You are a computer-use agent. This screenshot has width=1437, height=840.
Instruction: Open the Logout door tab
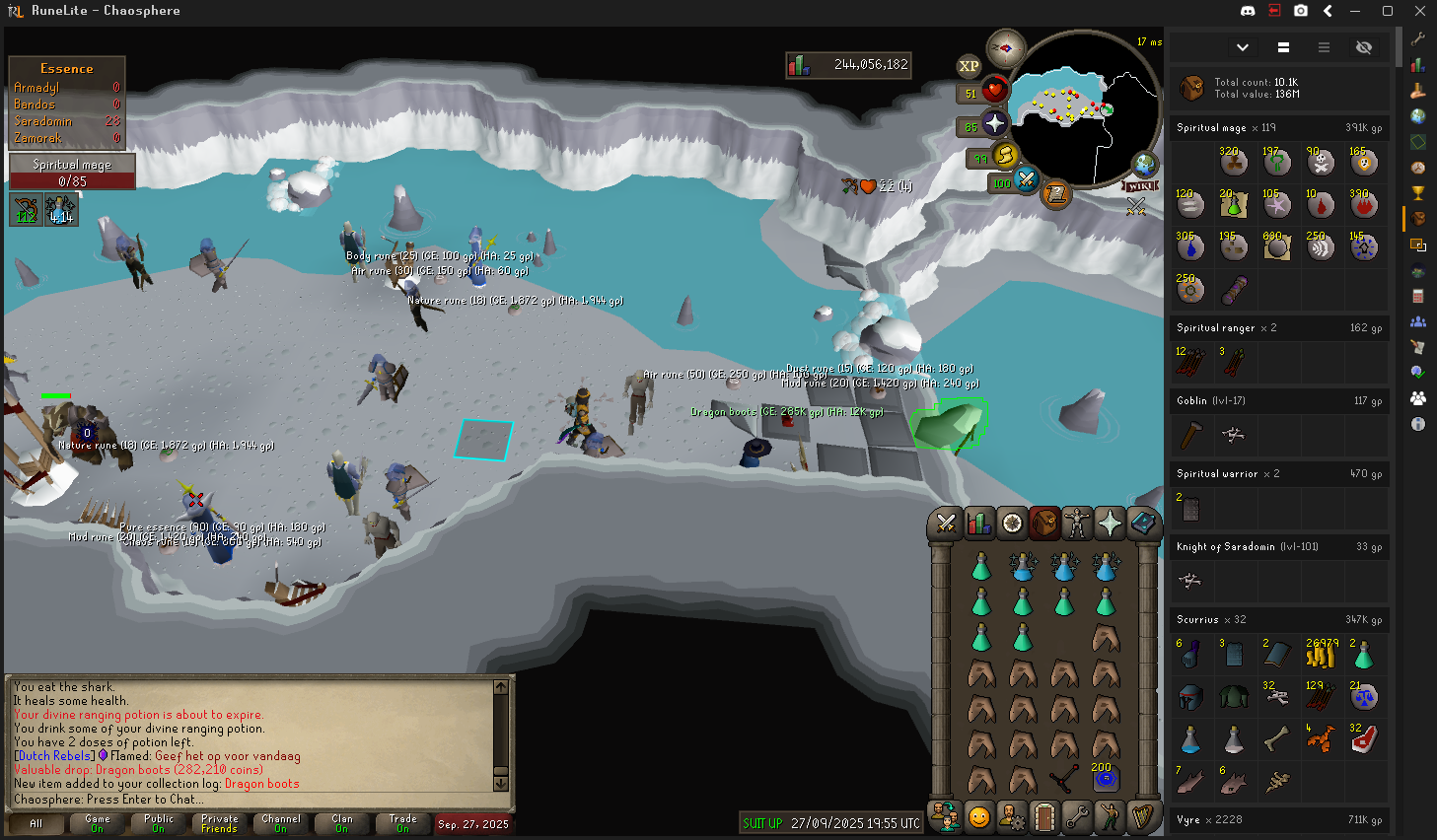click(x=1044, y=817)
